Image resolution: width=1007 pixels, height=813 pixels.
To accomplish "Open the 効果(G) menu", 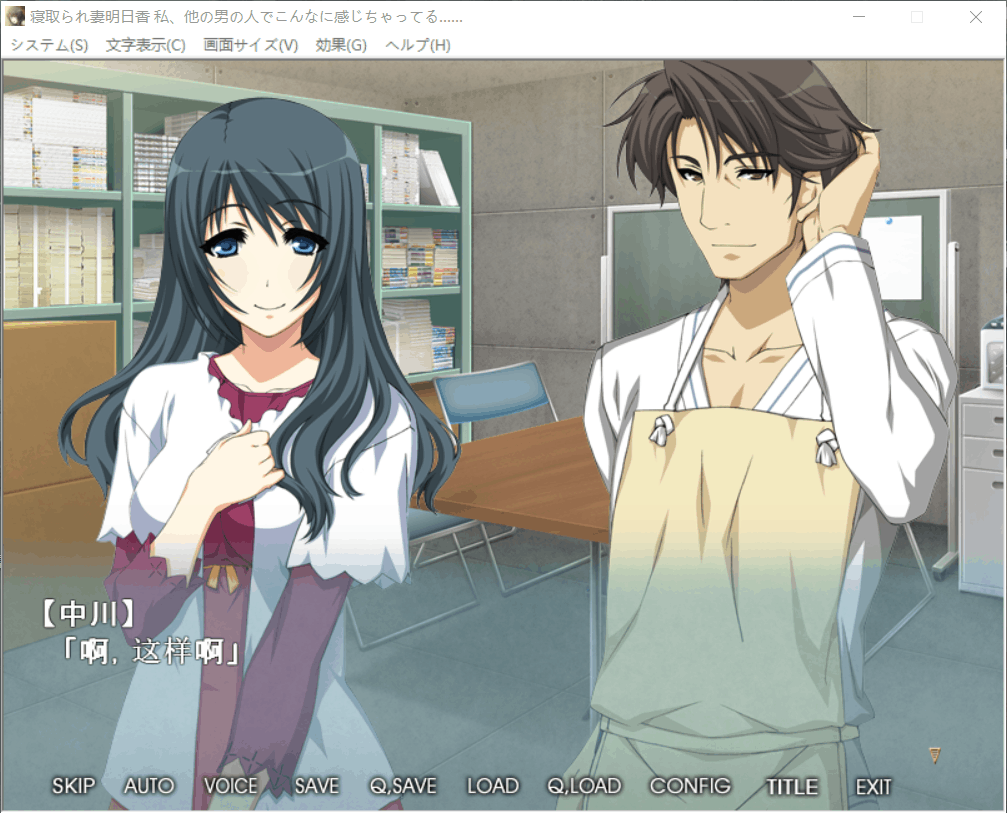I will [341, 45].
